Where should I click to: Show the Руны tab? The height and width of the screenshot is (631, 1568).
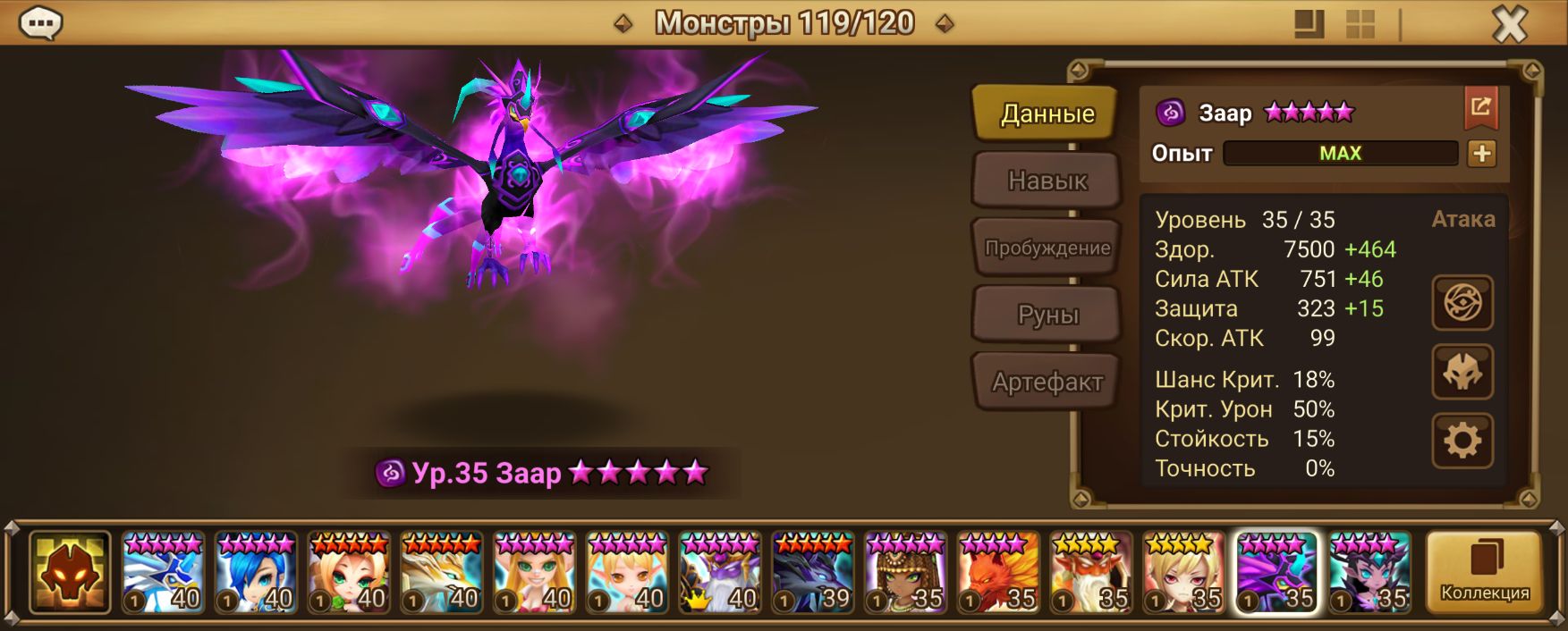click(1047, 315)
